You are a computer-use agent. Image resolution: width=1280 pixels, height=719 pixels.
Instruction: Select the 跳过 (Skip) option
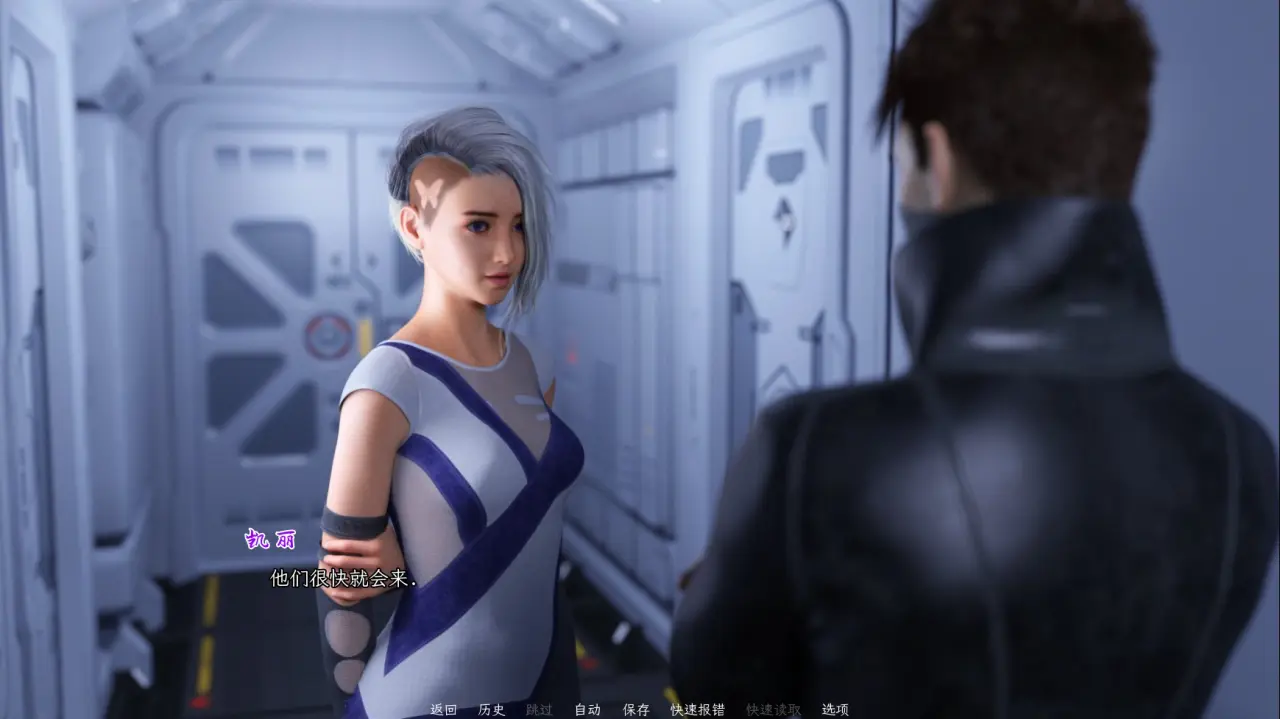539,709
